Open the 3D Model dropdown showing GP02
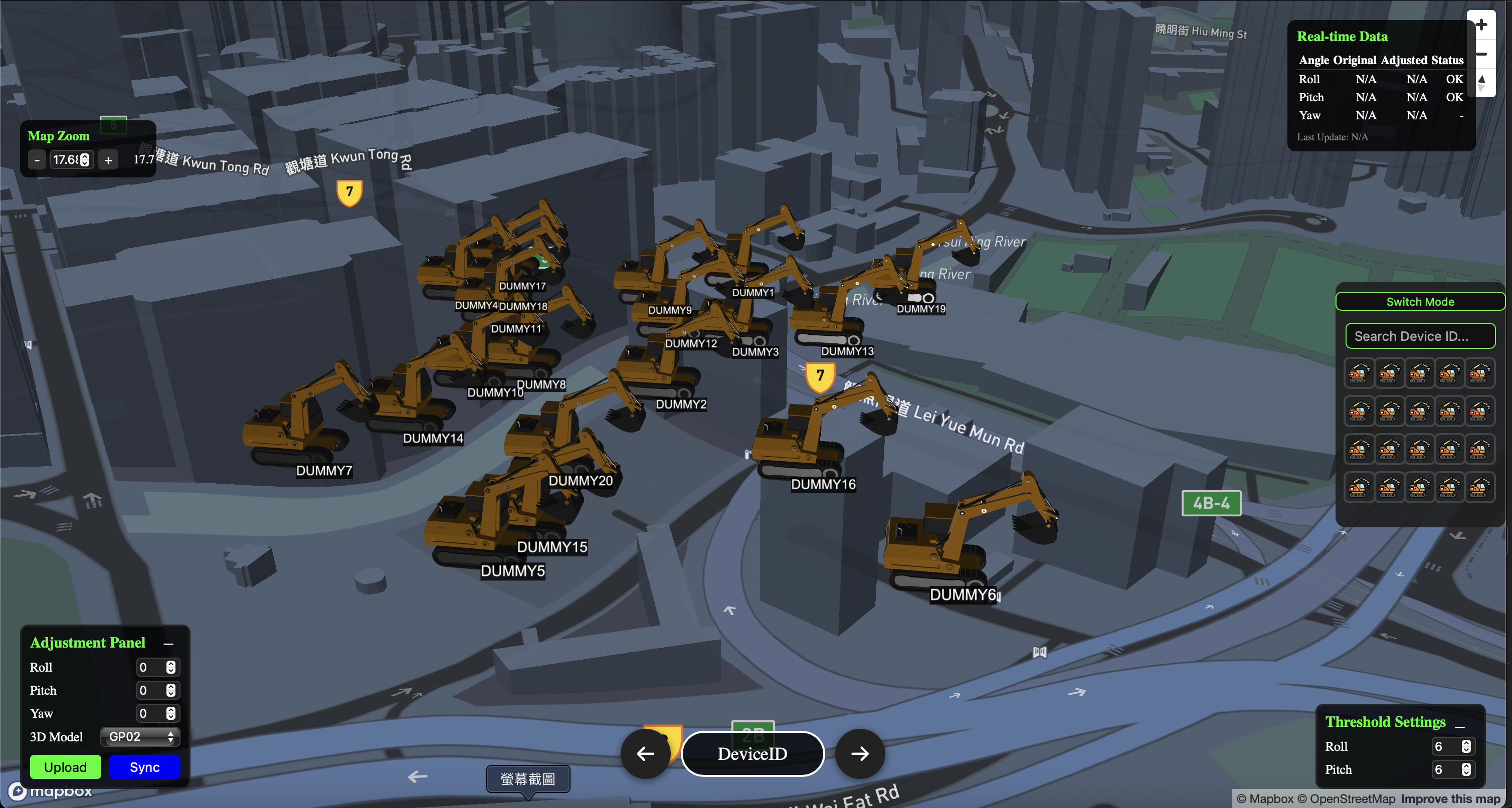The width and height of the screenshot is (1512, 808). point(140,736)
